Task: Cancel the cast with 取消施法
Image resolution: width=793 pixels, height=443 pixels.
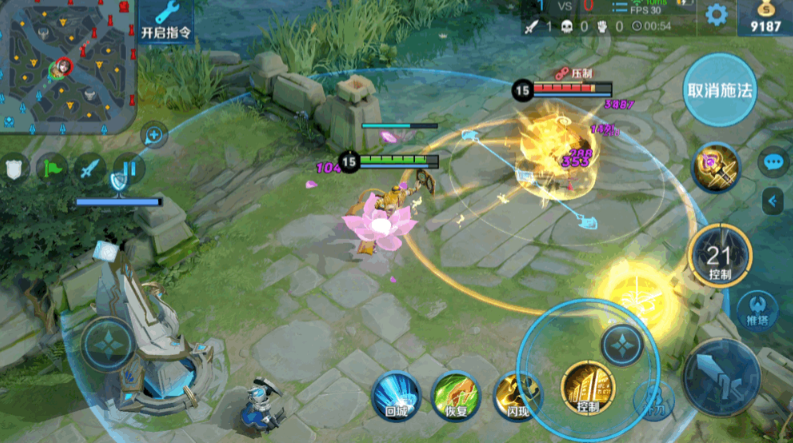Action: click(x=720, y=89)
